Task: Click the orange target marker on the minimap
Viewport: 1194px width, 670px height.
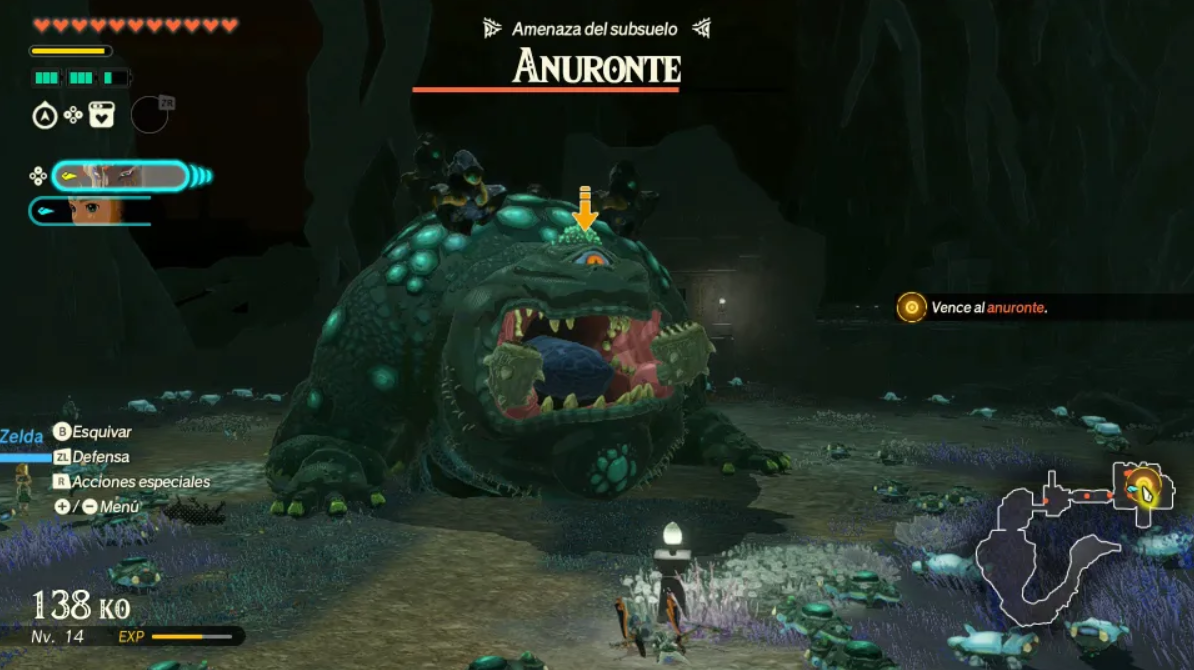Action: pos(1139,489)
